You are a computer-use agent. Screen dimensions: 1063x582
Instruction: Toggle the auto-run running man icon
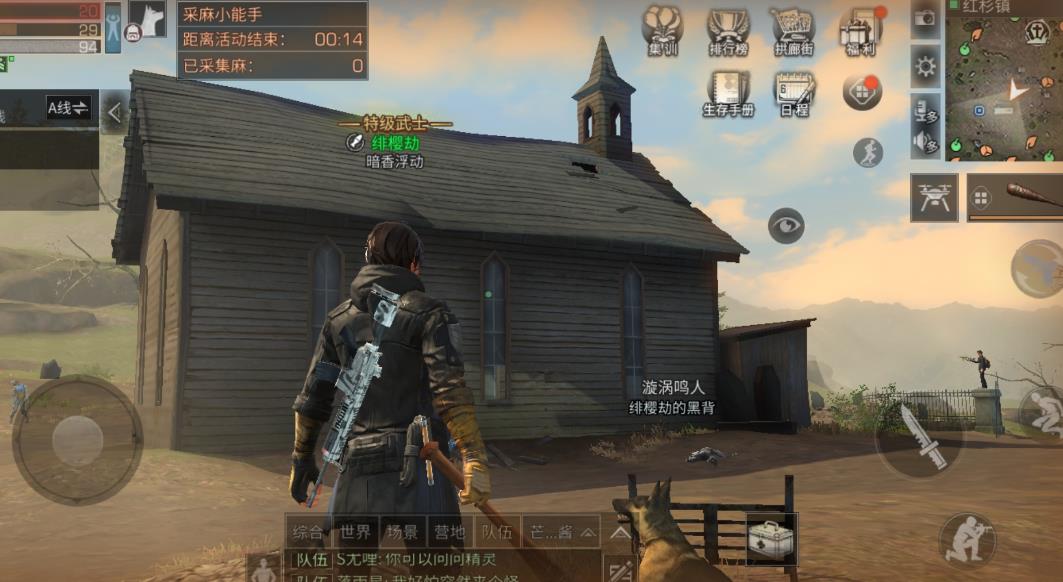click(x=868, y=153)
